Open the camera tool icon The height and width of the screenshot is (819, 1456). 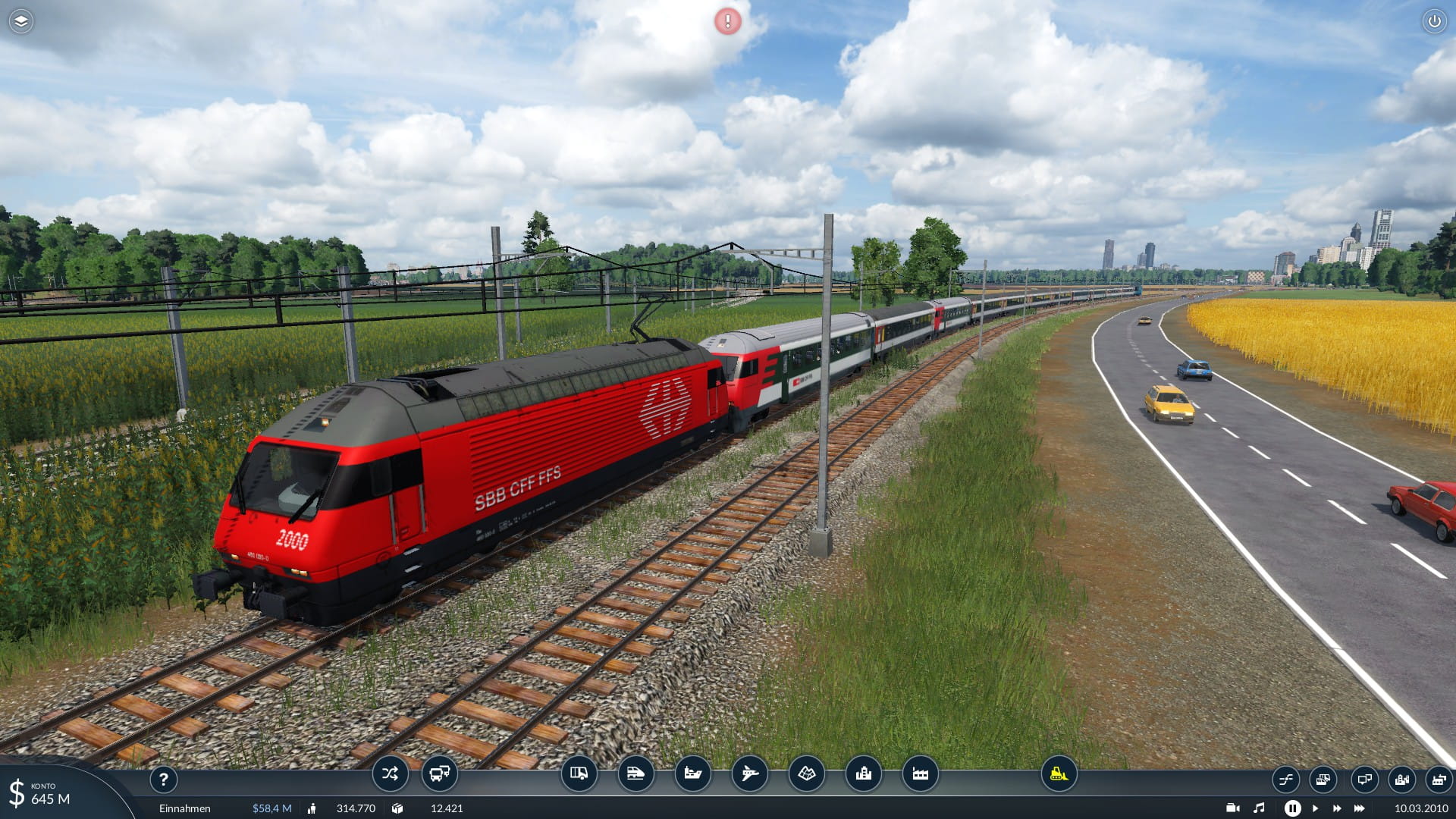click(1233, 808)
